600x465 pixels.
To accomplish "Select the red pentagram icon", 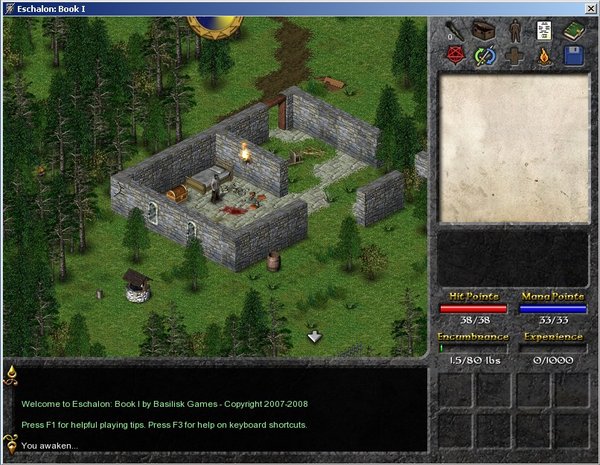I will (454, 56).
